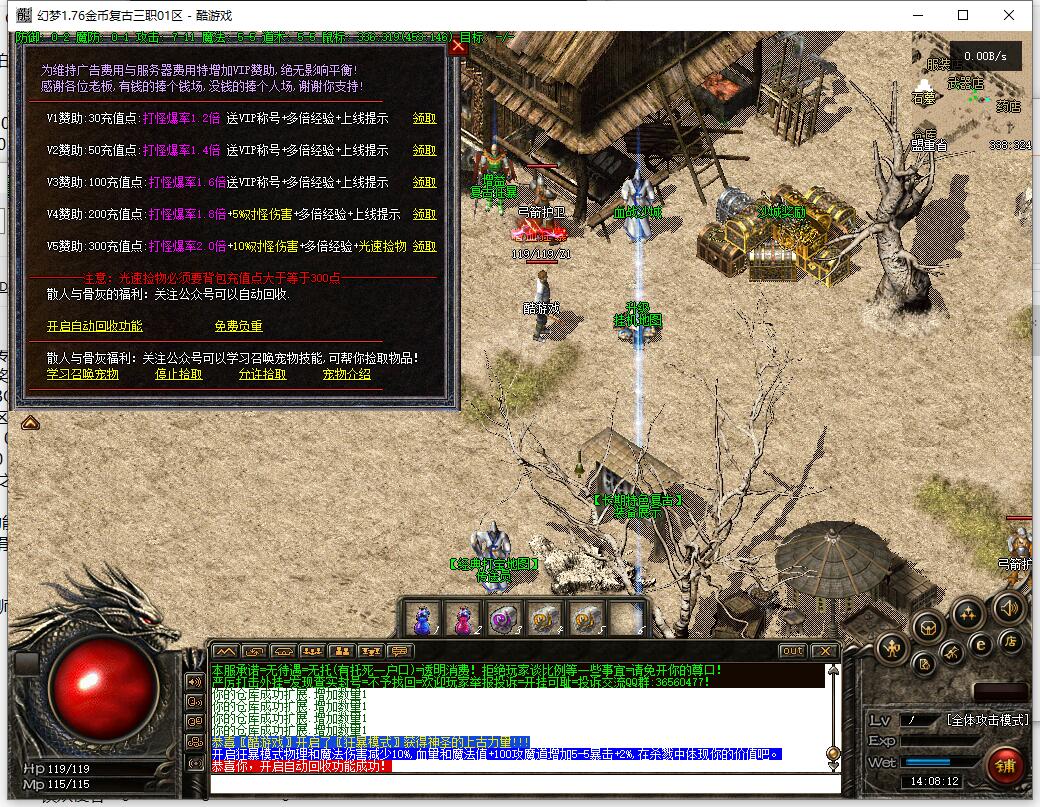Image resolution: width=1040 pixels, height=807 pixels.
Task: Select the 免费负重 option
Action: coord(238,326)
